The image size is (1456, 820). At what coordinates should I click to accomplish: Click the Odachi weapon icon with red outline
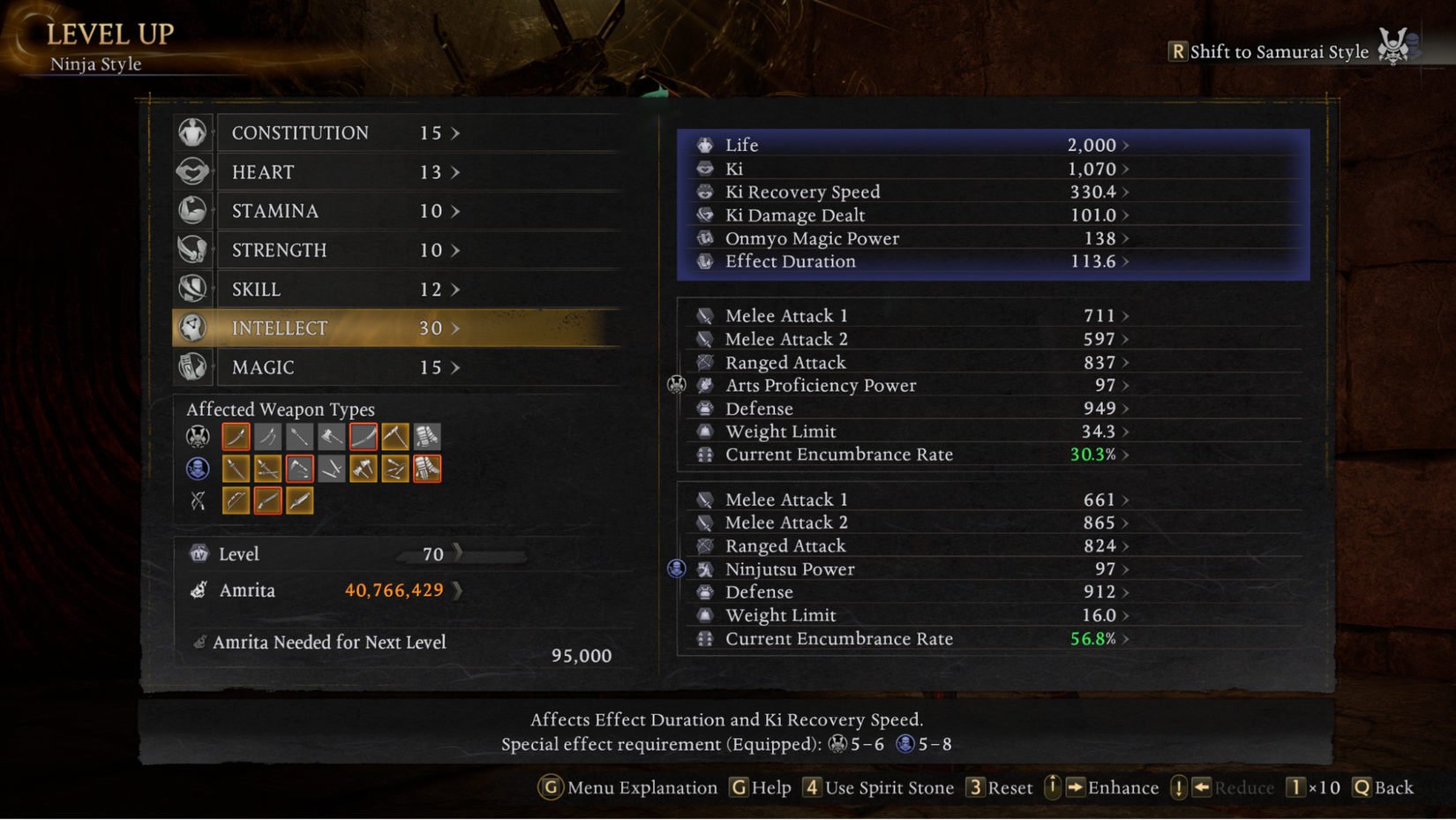tap(363, 436)
